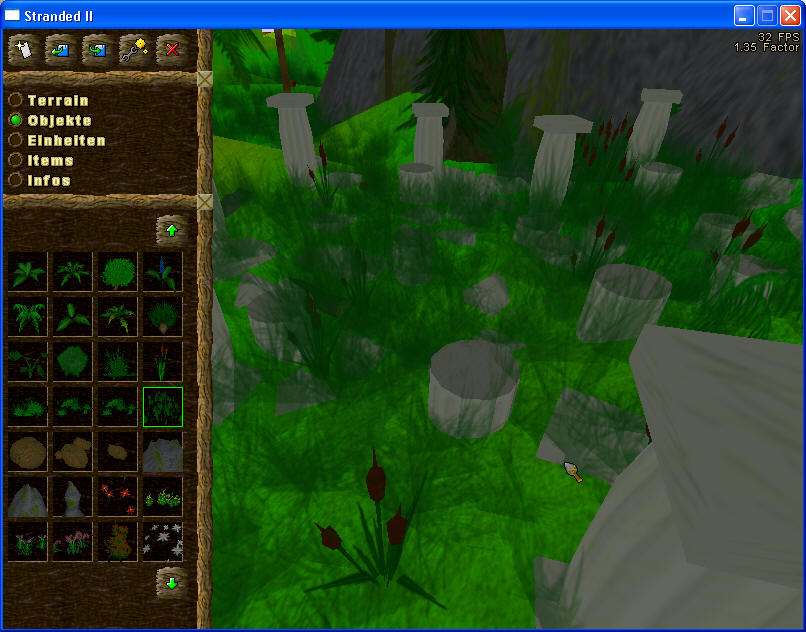The image size is (806, 632).
Task: Pick the highlighted tall grass object thumbnail
Action: click(163, 407)
